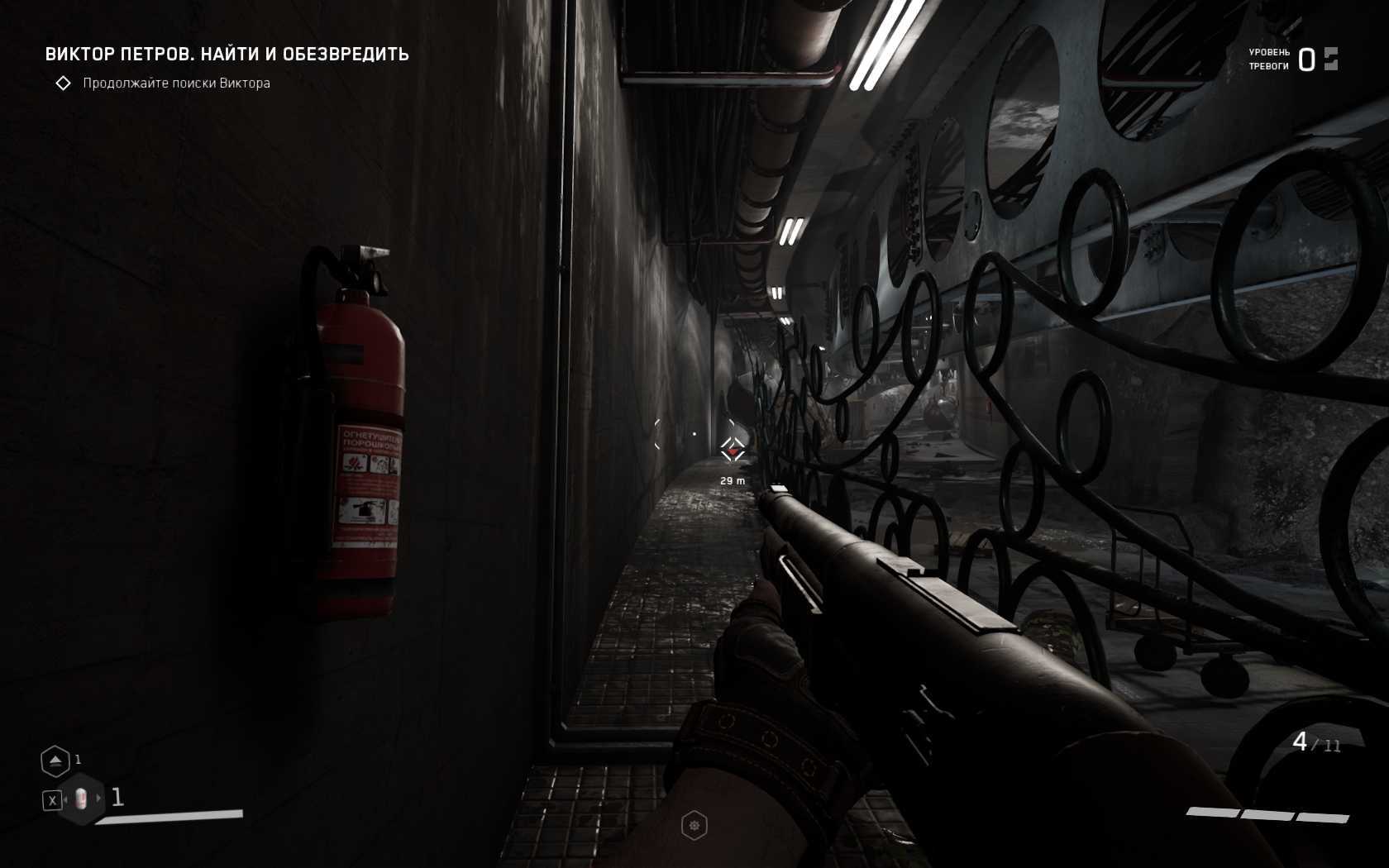
Task: Click the alarm level indicator icon
Action: (1330, 59)
